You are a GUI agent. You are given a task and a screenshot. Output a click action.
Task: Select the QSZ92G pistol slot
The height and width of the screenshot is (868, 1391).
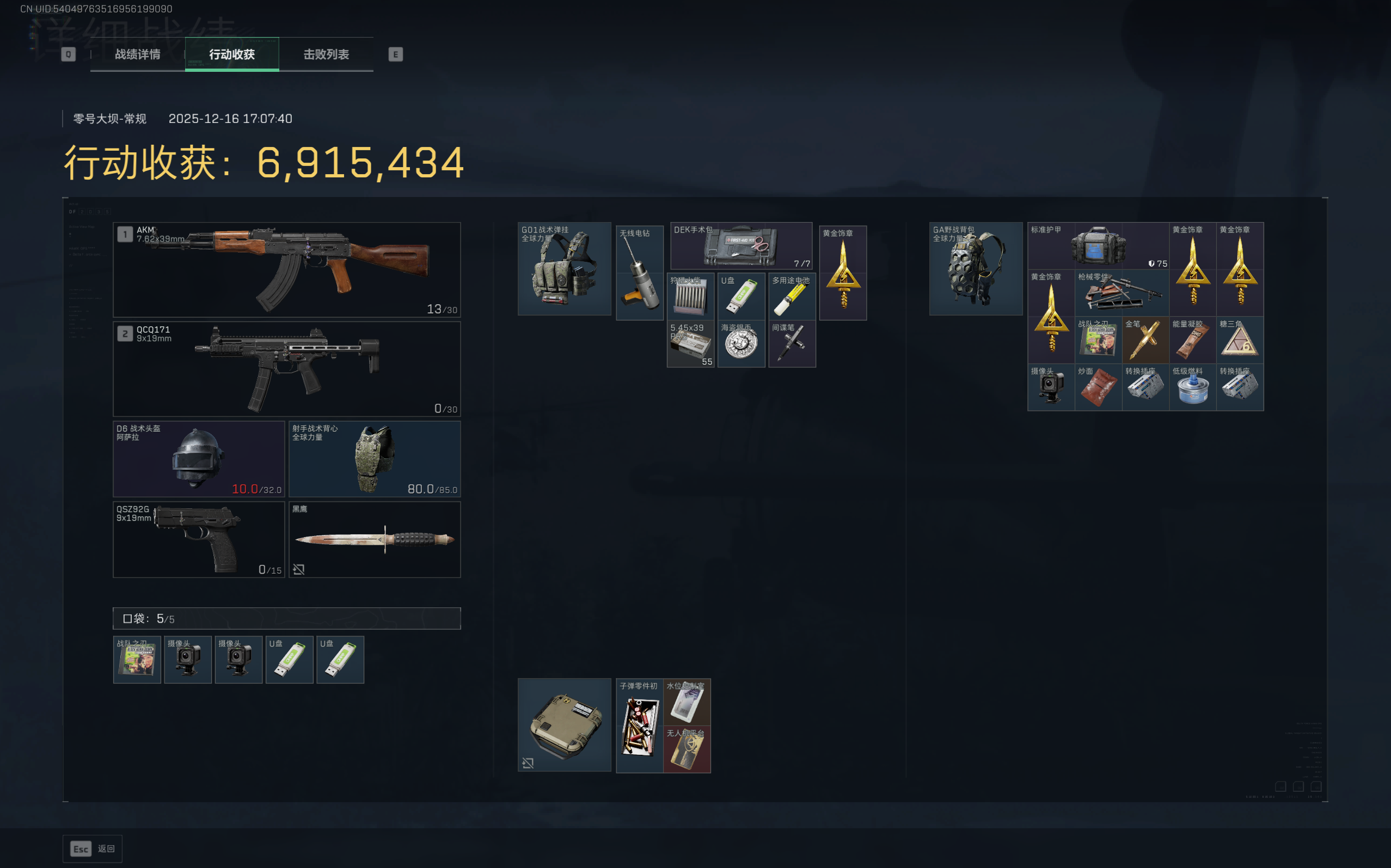point(199,539)
